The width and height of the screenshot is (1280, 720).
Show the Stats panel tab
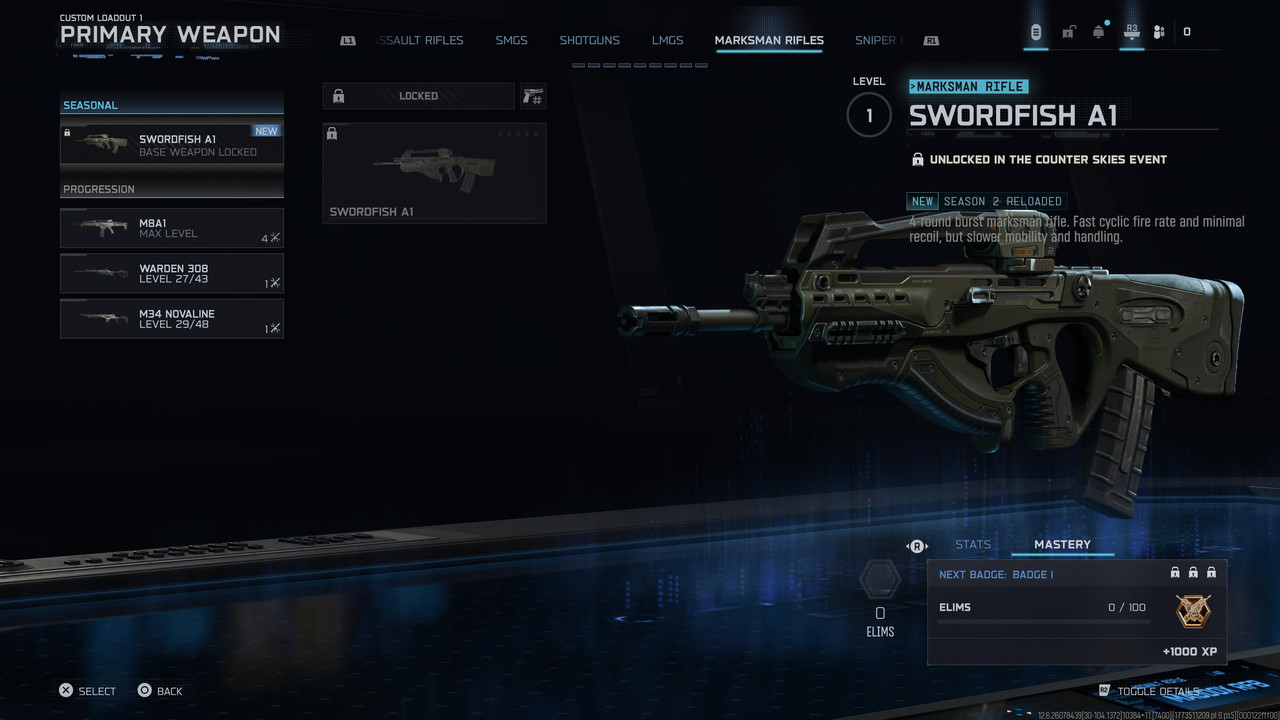[x=972, y=545]
